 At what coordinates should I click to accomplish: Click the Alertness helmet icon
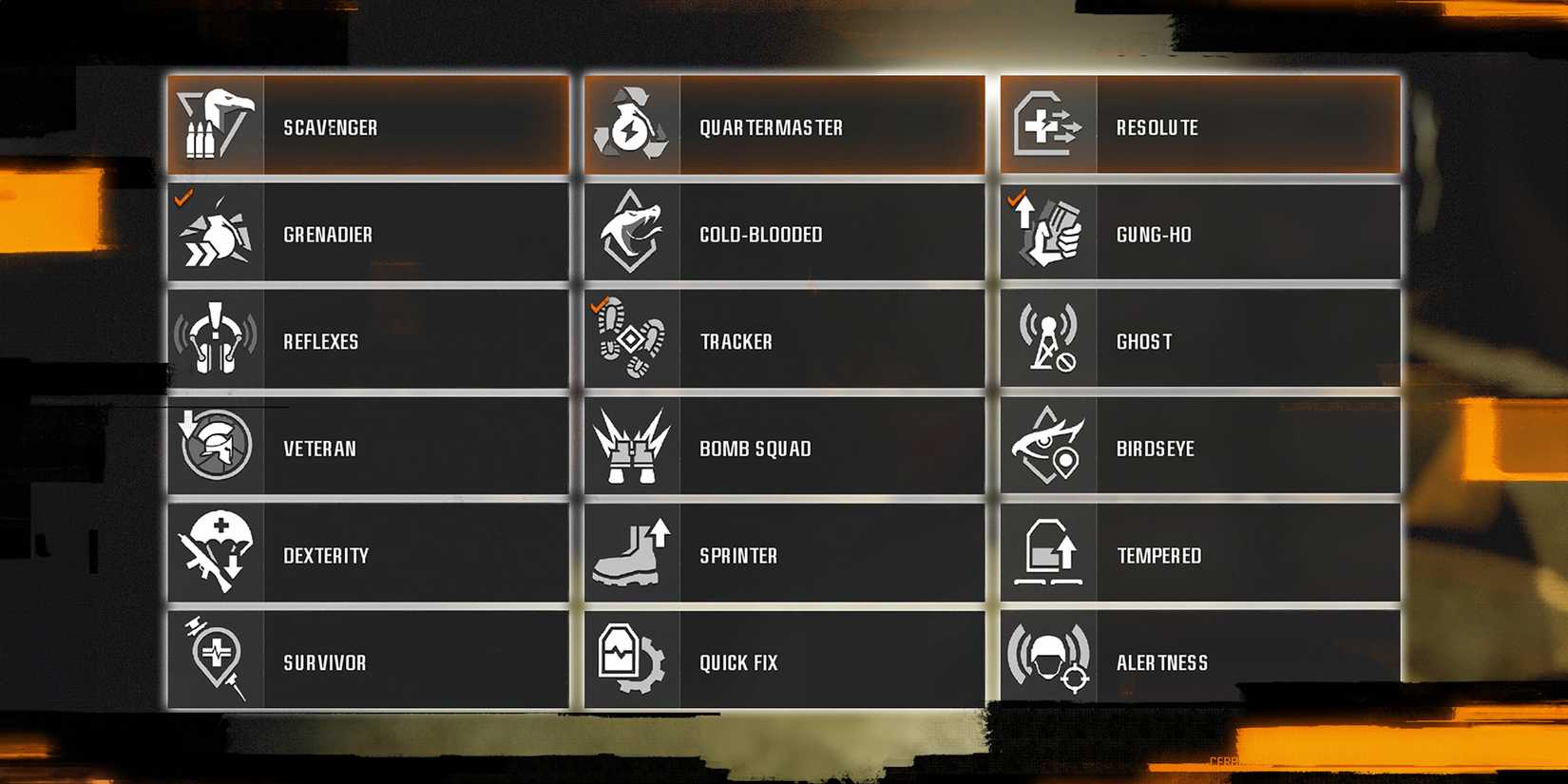tap(1050, 661)
